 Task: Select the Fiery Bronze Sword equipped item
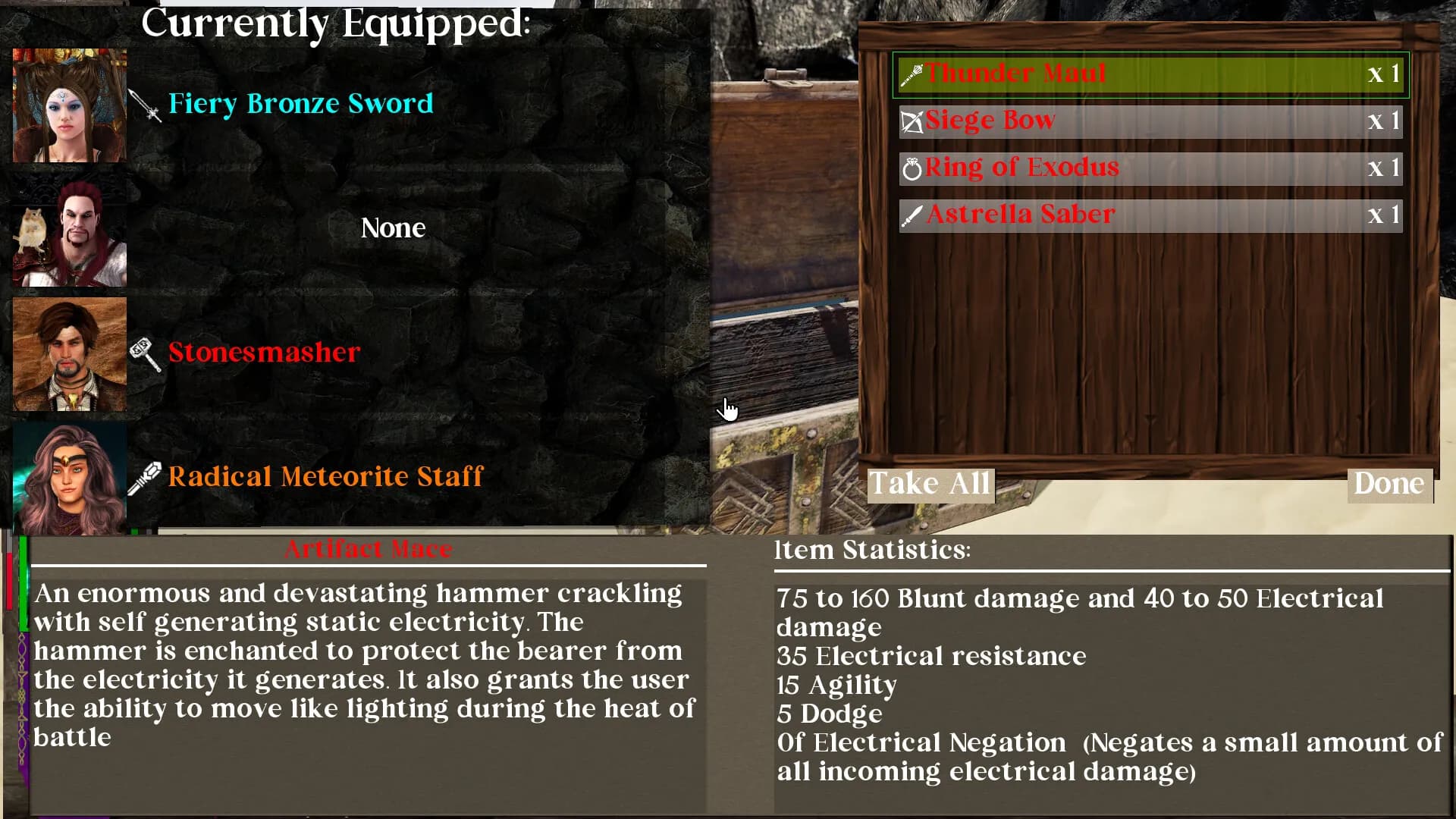coord(300,104)
